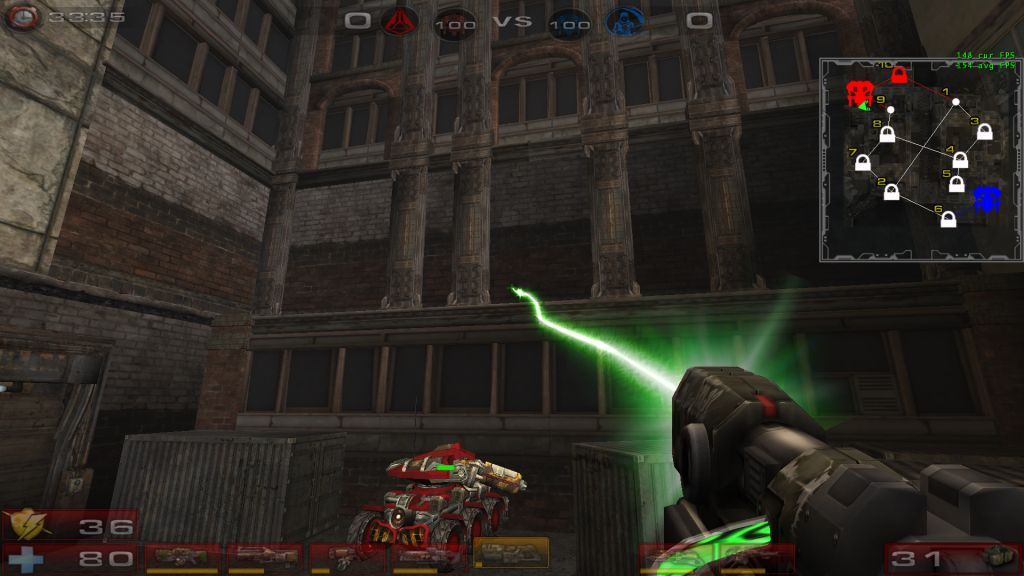Screen dimensions: 1024x576
Task: Select the highlighted weapon slot in the weapon bar
Action: click(x=511, y=552)
